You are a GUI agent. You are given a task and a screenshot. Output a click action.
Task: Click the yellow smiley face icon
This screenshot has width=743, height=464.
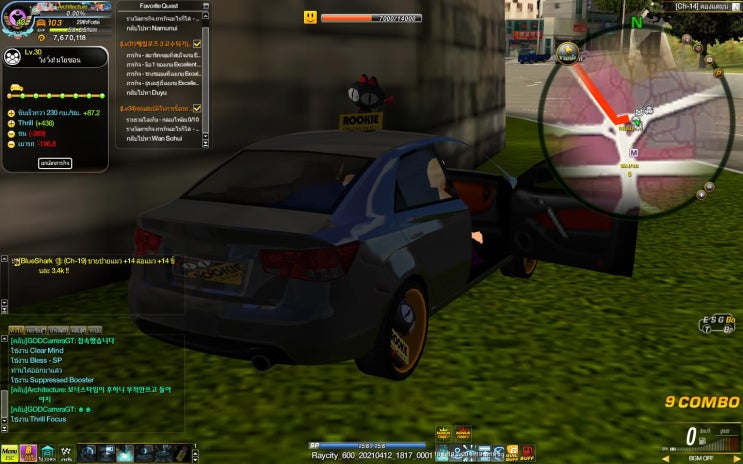tap(311, 17)
